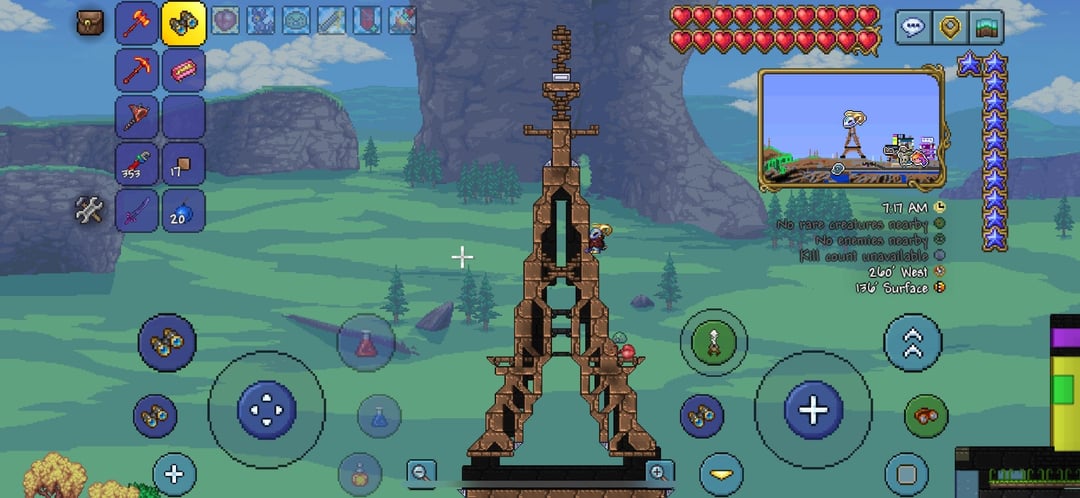Choose the purple sword slot

[137, 211]
